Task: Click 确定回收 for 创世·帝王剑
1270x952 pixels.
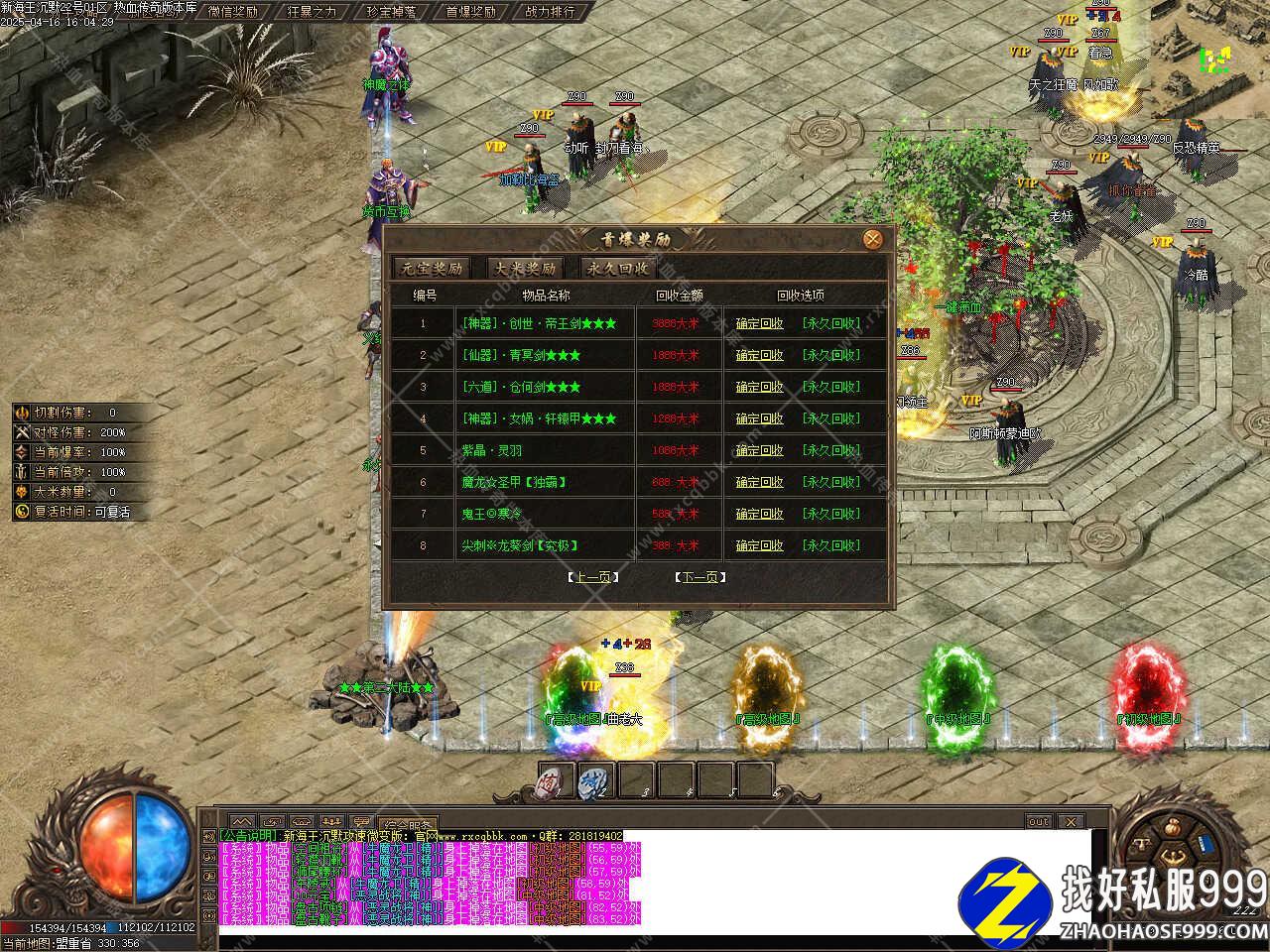Action: pos(760,323)
